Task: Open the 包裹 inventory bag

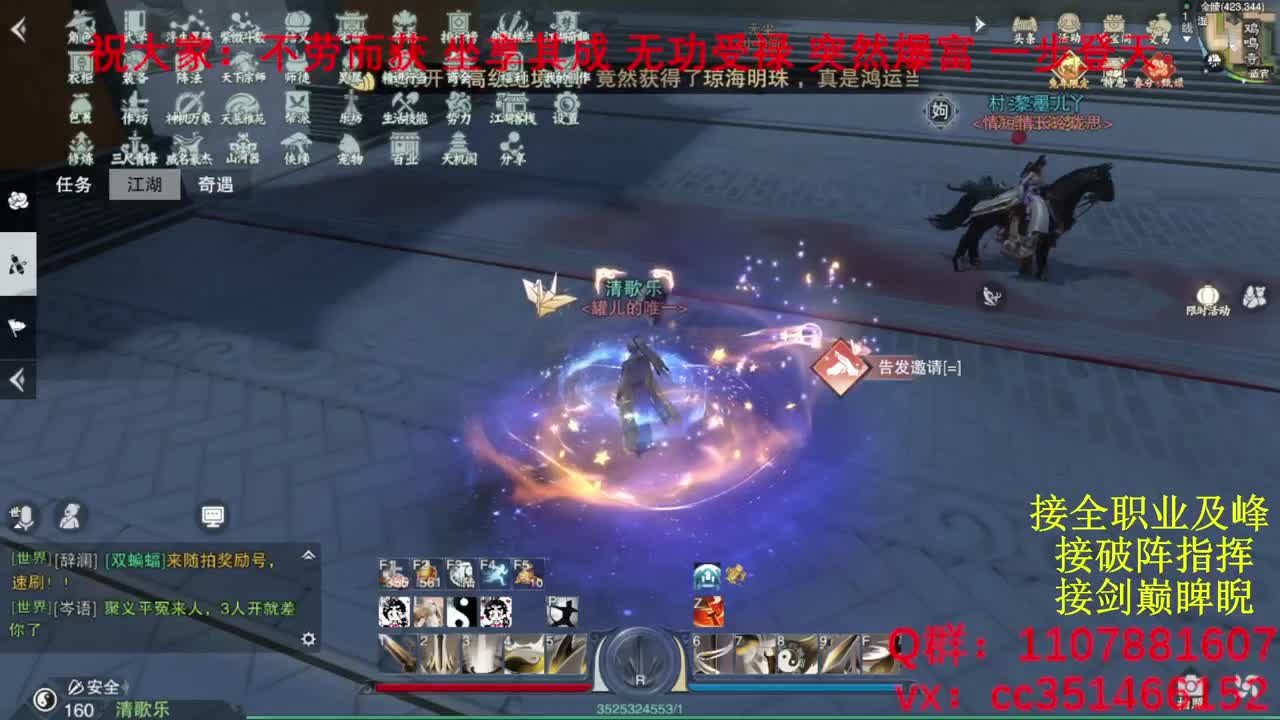Action: pos(80,108)
